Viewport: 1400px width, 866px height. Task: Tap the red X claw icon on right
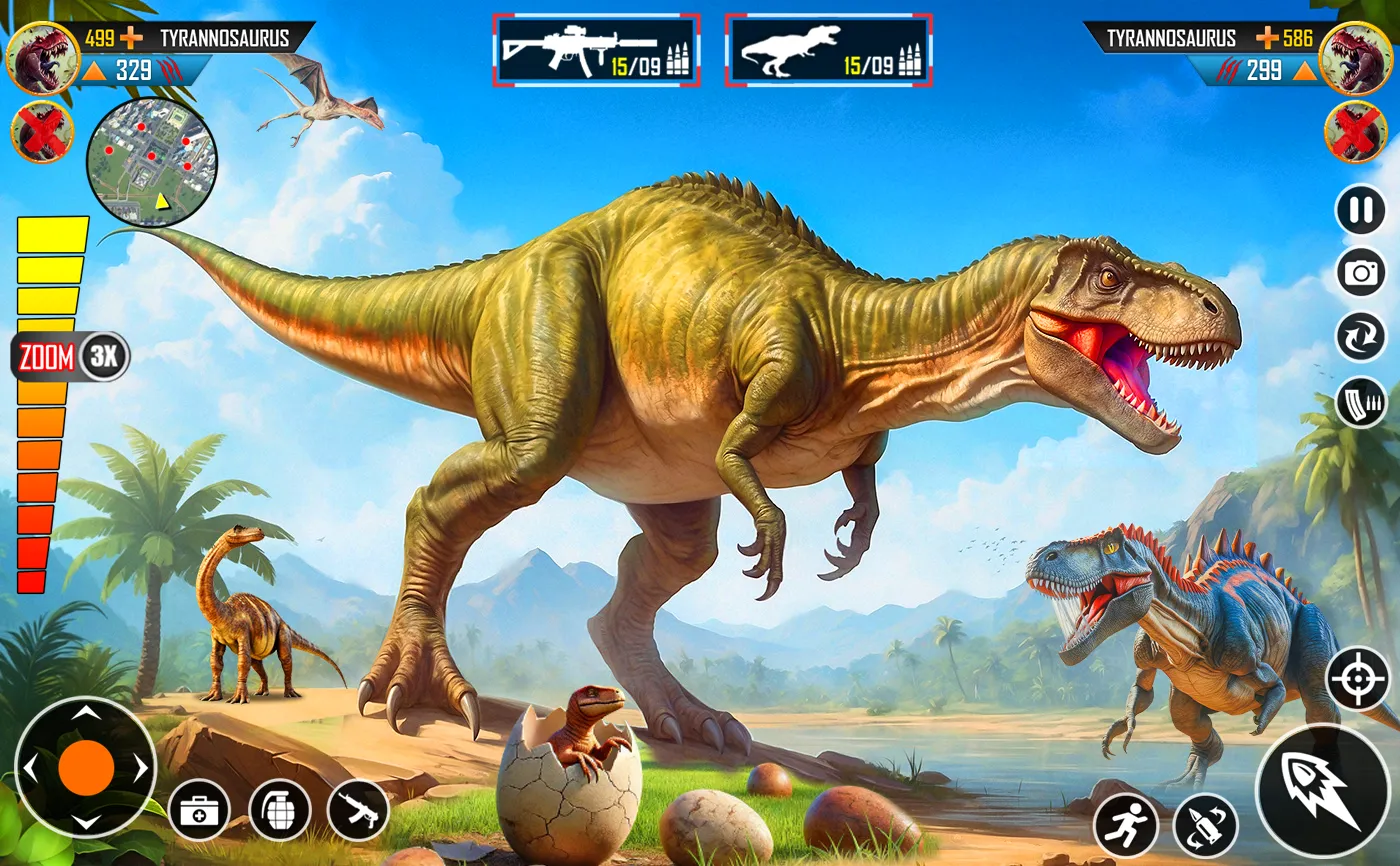[1355, 131]
